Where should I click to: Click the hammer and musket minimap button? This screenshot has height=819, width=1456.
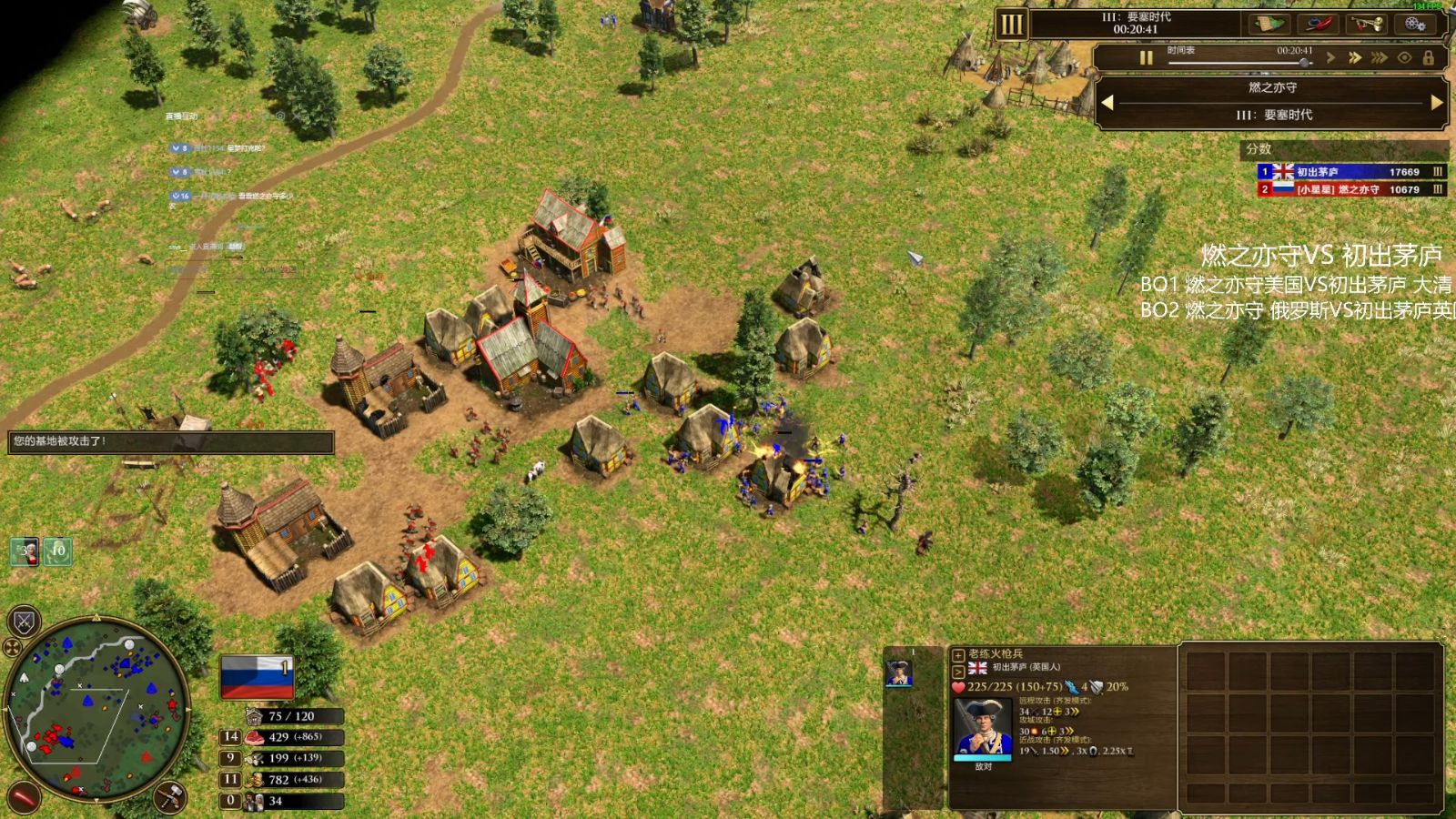170,797
